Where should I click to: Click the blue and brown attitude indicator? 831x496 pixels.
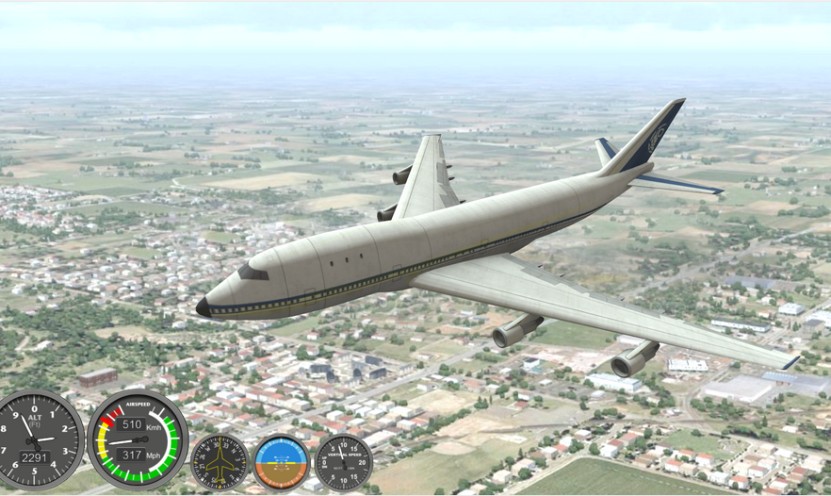(x=281, y=461)
